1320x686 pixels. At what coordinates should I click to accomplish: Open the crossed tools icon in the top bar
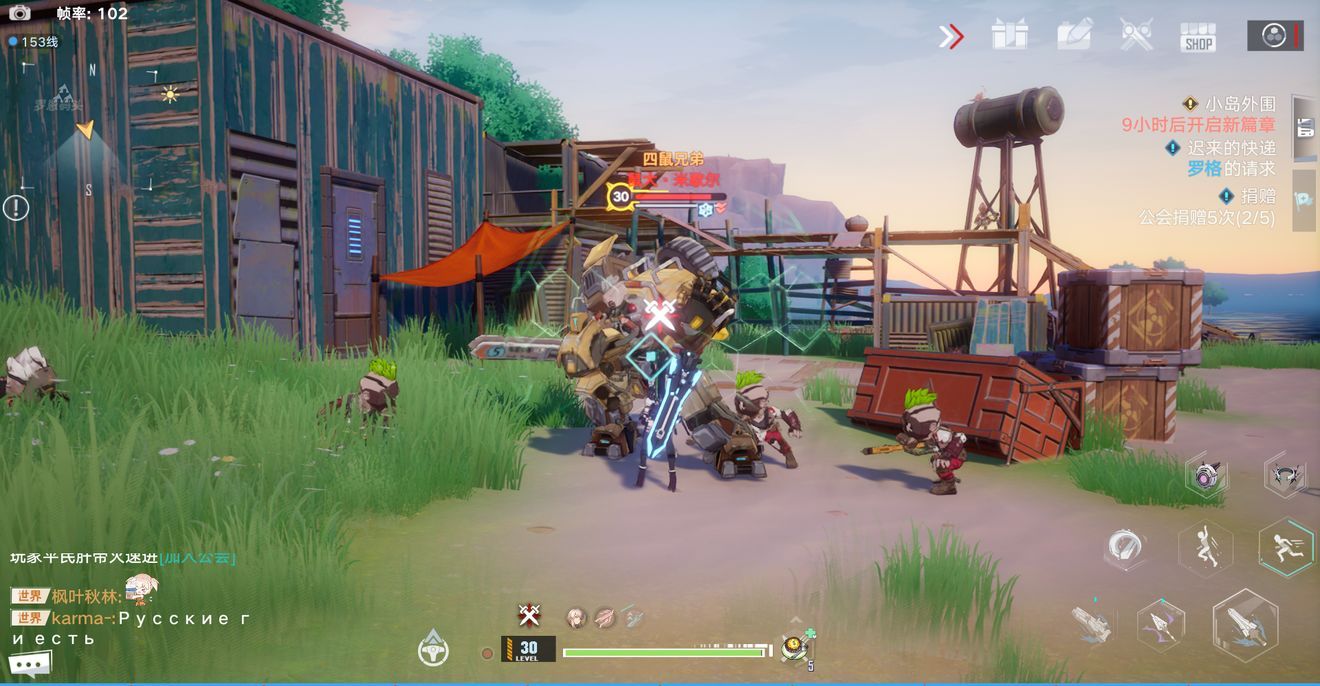(x=1136, y=35)
